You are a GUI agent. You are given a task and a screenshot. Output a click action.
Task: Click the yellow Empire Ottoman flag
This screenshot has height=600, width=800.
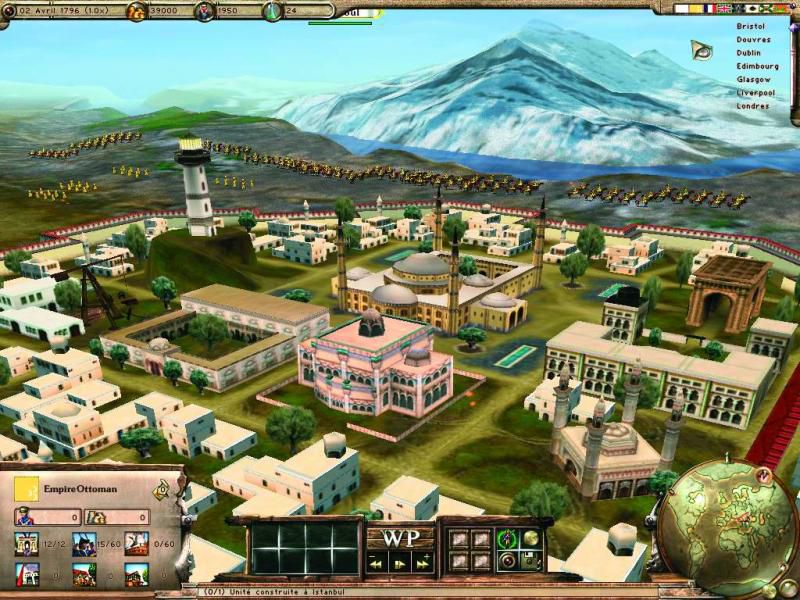tap(27, 489)
